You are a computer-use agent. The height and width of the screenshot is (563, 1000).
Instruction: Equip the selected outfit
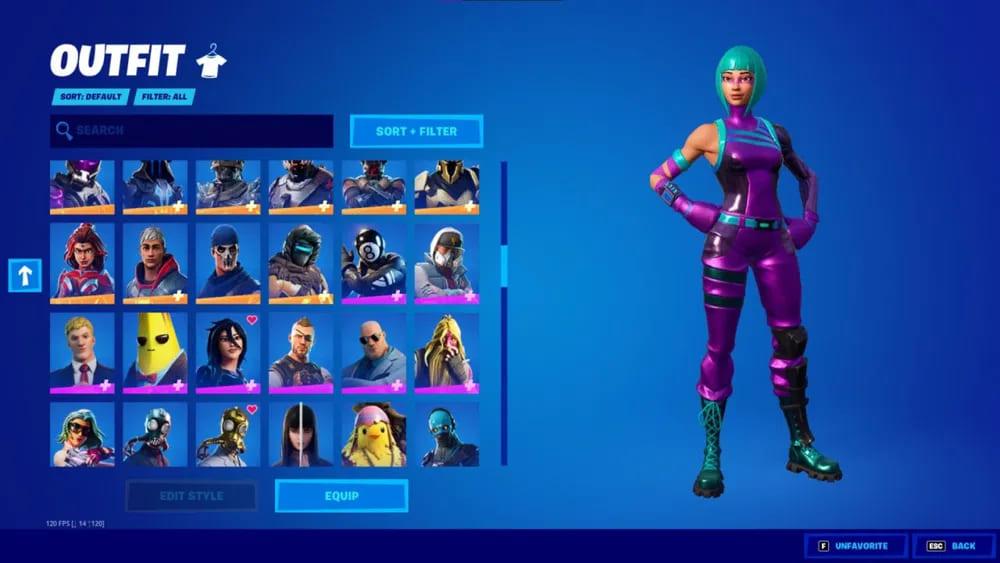point(341,496)
